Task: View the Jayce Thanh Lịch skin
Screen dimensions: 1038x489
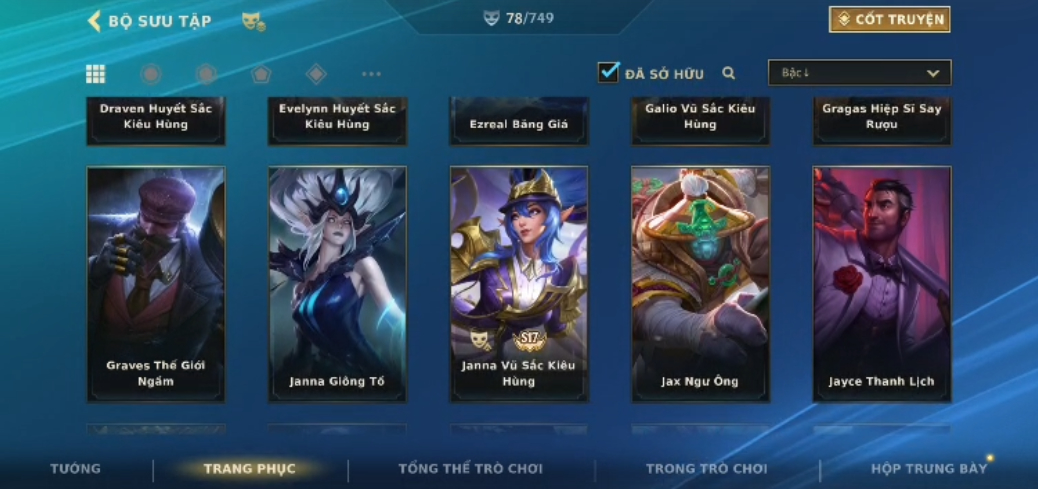Action: tap(881, 284)
